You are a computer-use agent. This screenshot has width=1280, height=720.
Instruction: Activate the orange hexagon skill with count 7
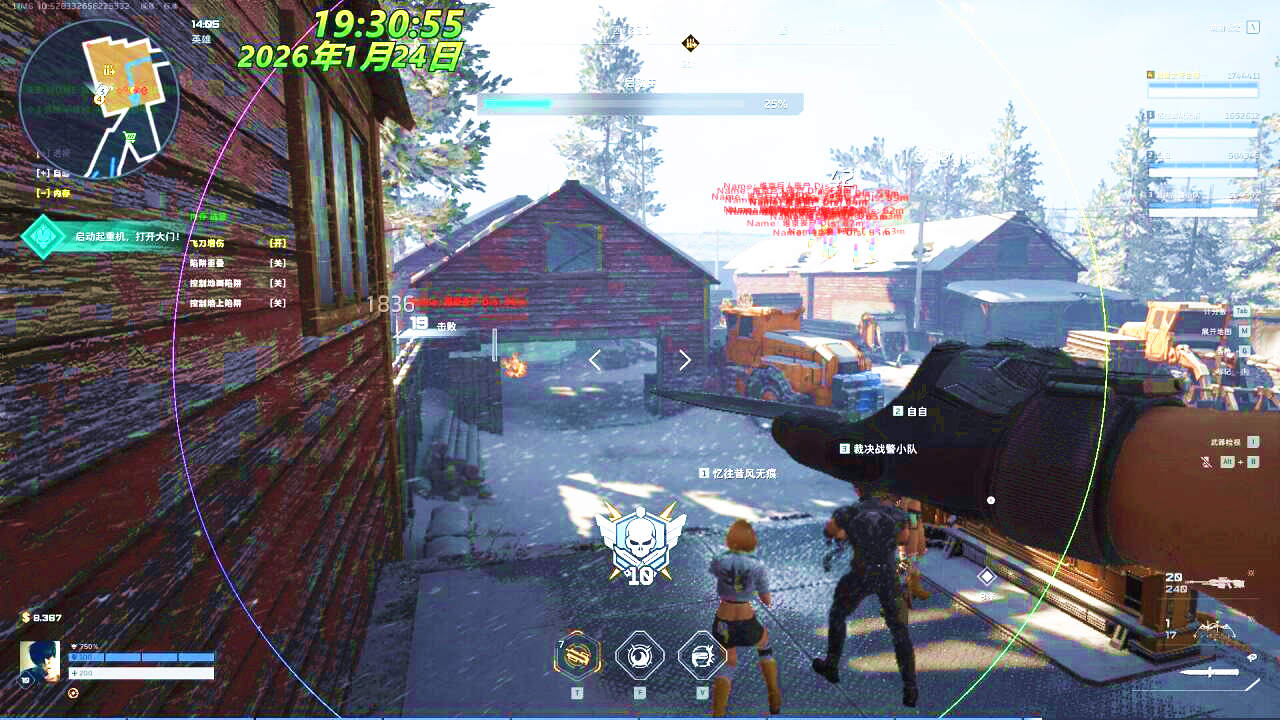coord(578,657)
